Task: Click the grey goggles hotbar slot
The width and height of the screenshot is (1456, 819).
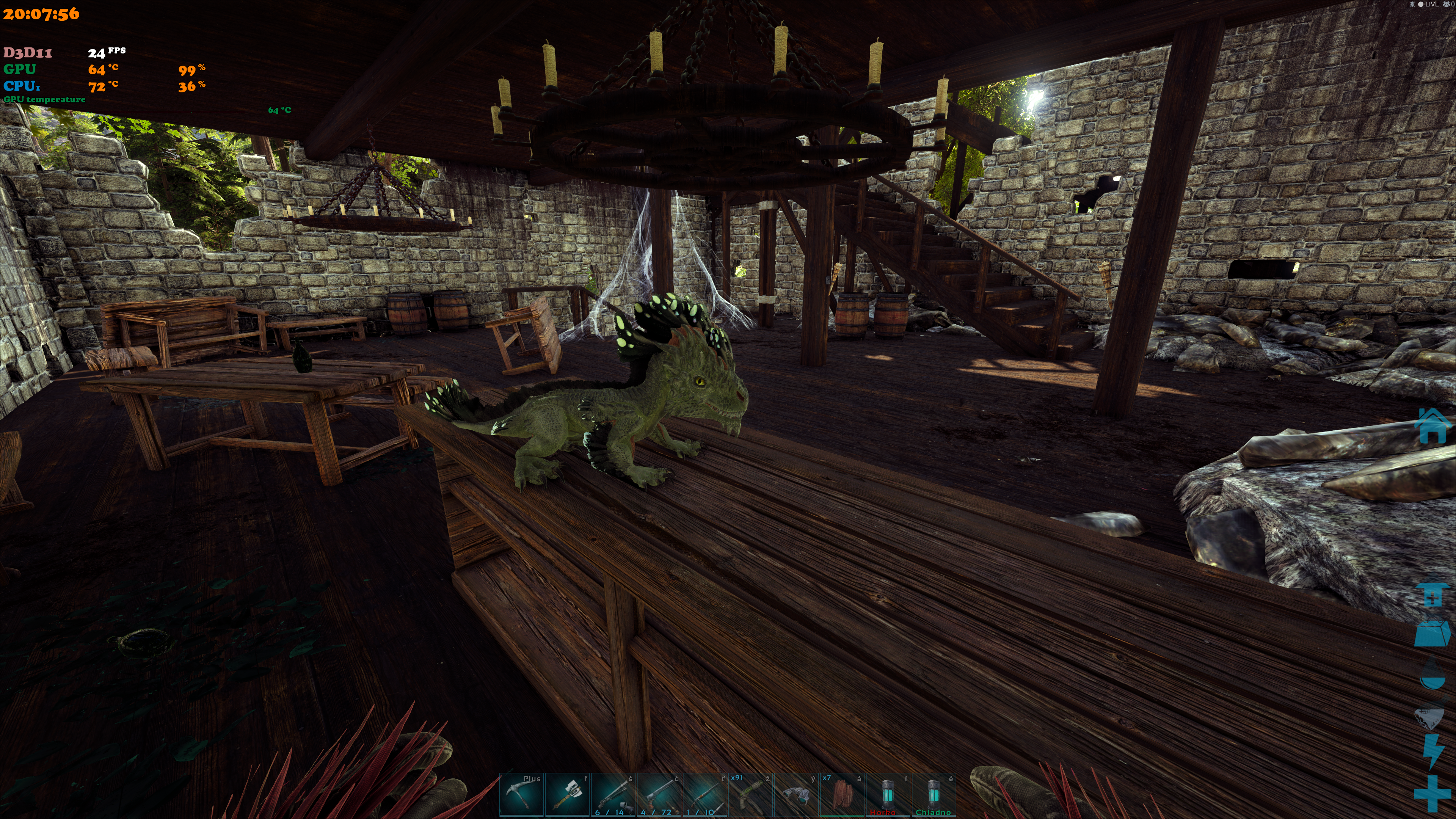Action: [x=796, y=795]
